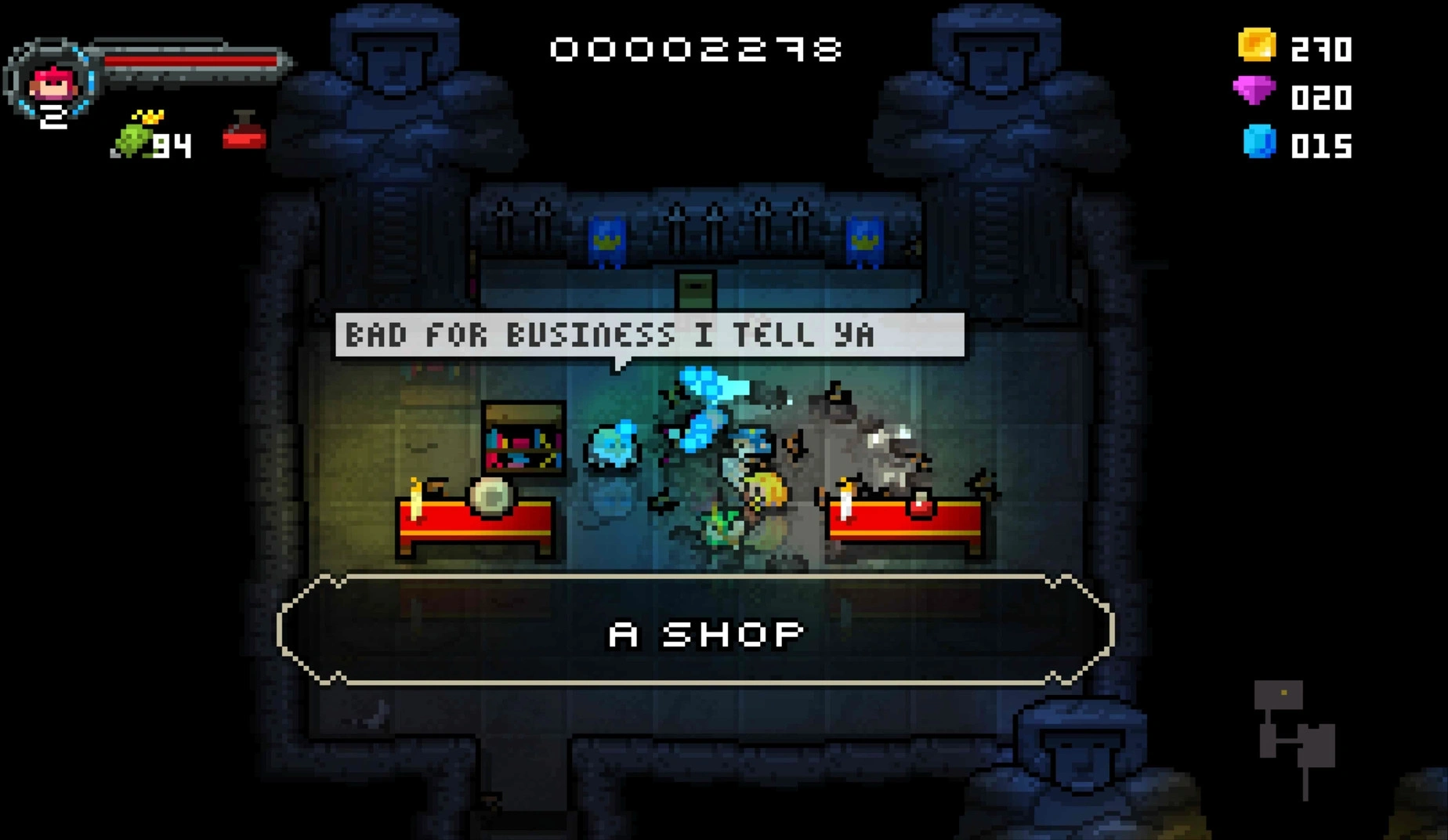1448x840 pixels.
Task: Click the green ammo weapon icon
Action: coord(134,137)
